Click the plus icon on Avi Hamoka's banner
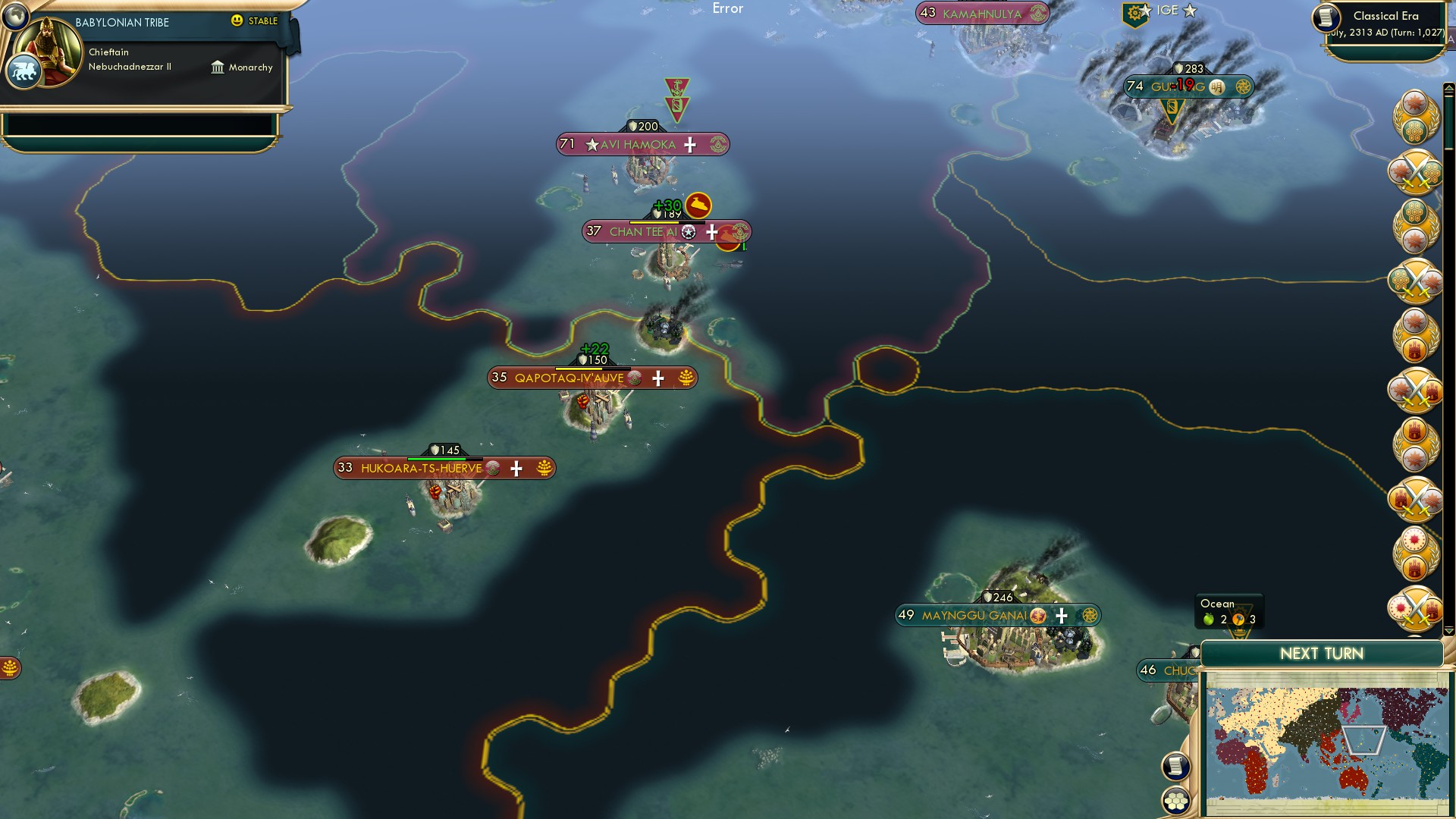1456x819 pixels. click(x=689, y=145)
